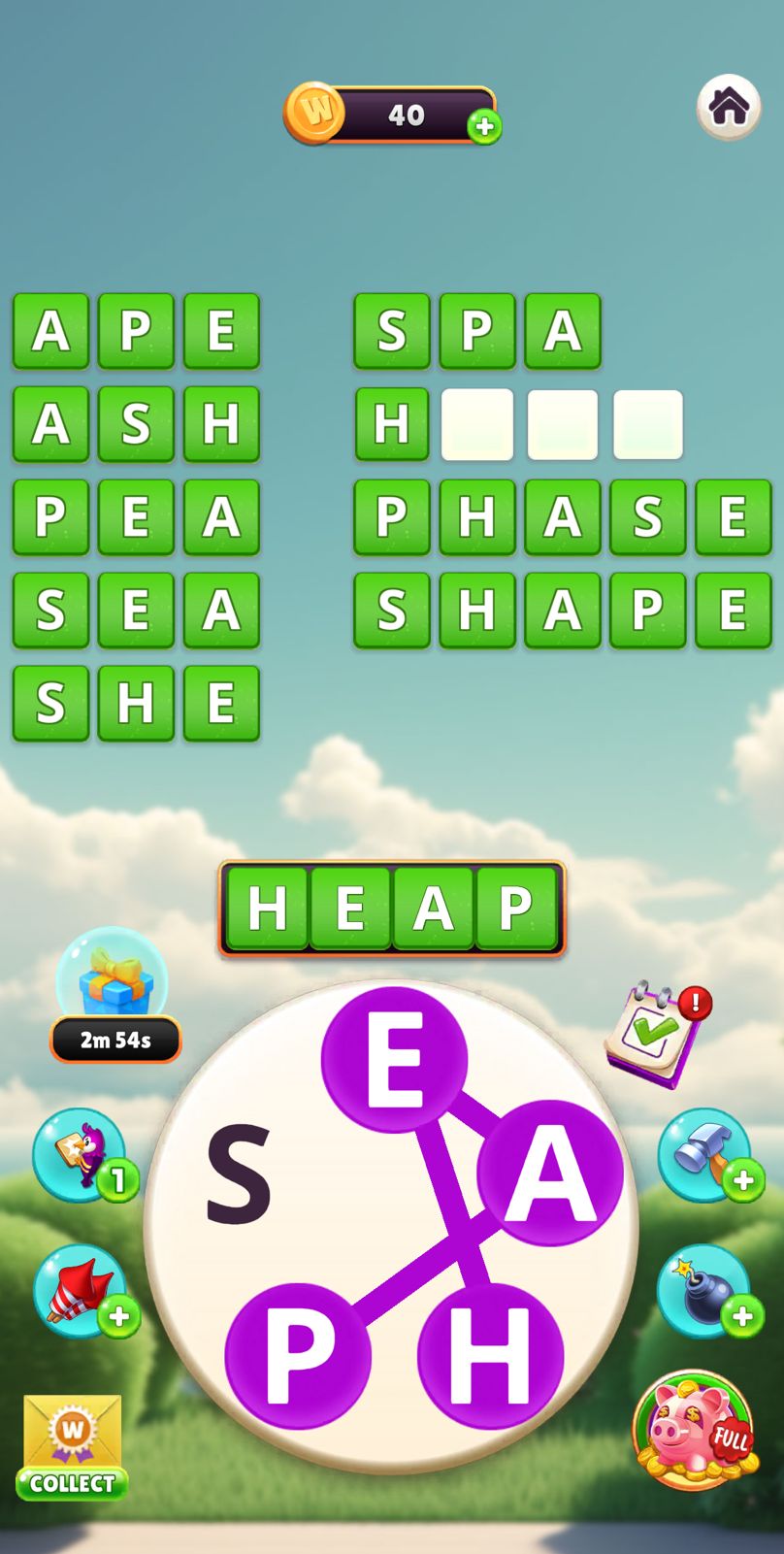Add more coins with the plus button
This screenshot has height=1554, width=784.
[x=484, y=126]
